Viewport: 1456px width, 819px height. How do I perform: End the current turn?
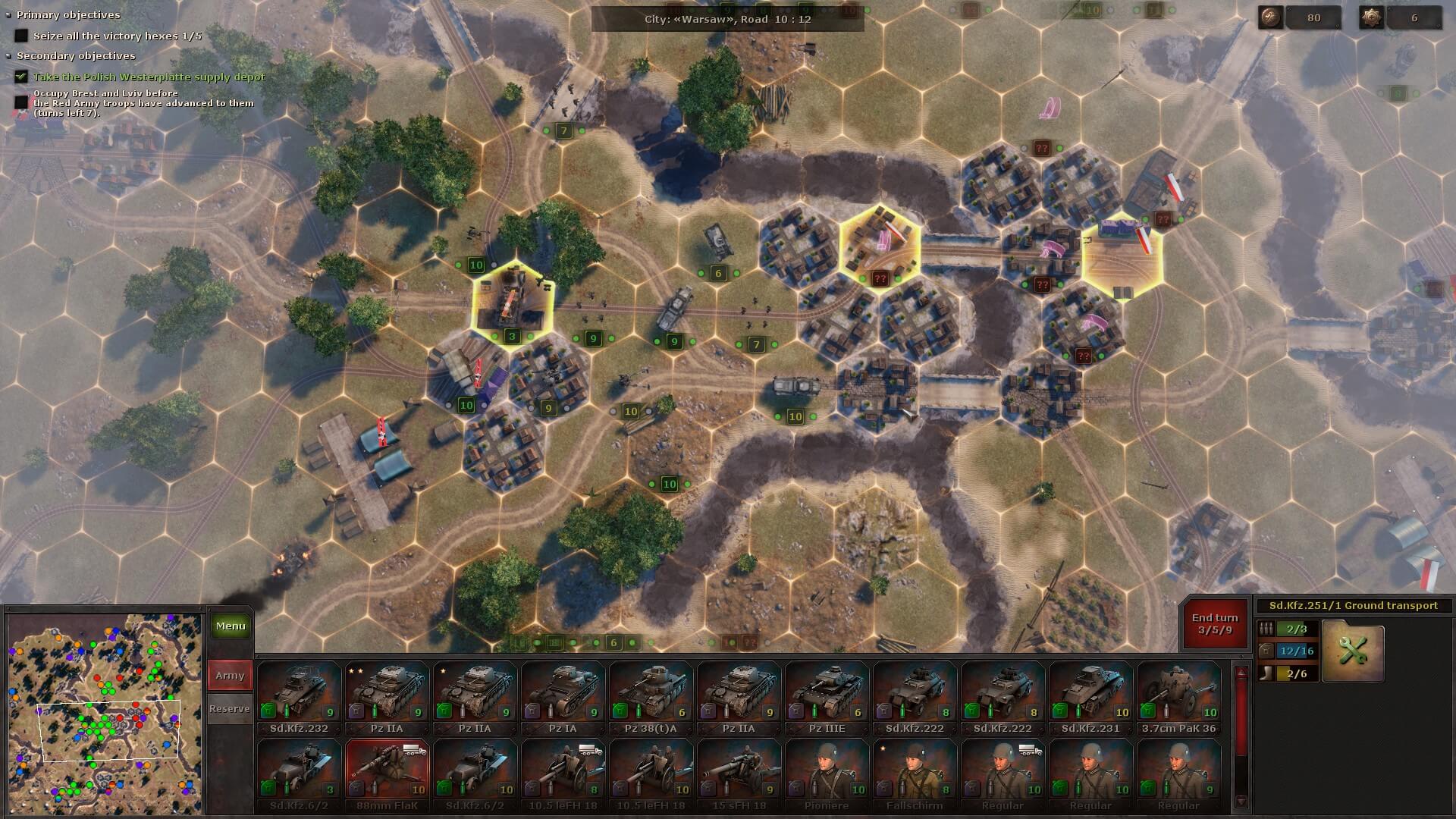pos(1214,624)
